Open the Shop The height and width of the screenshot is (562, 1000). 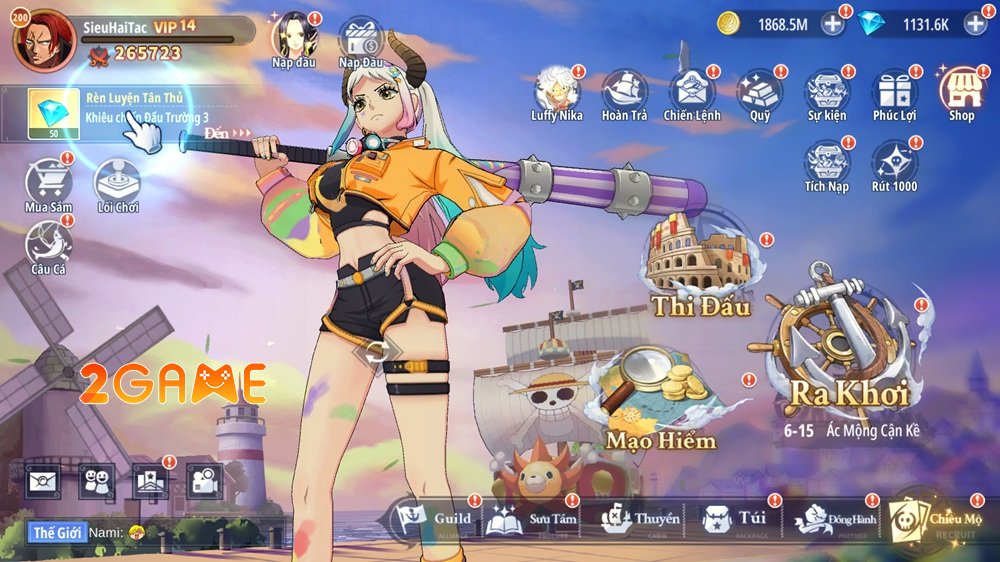961,91
